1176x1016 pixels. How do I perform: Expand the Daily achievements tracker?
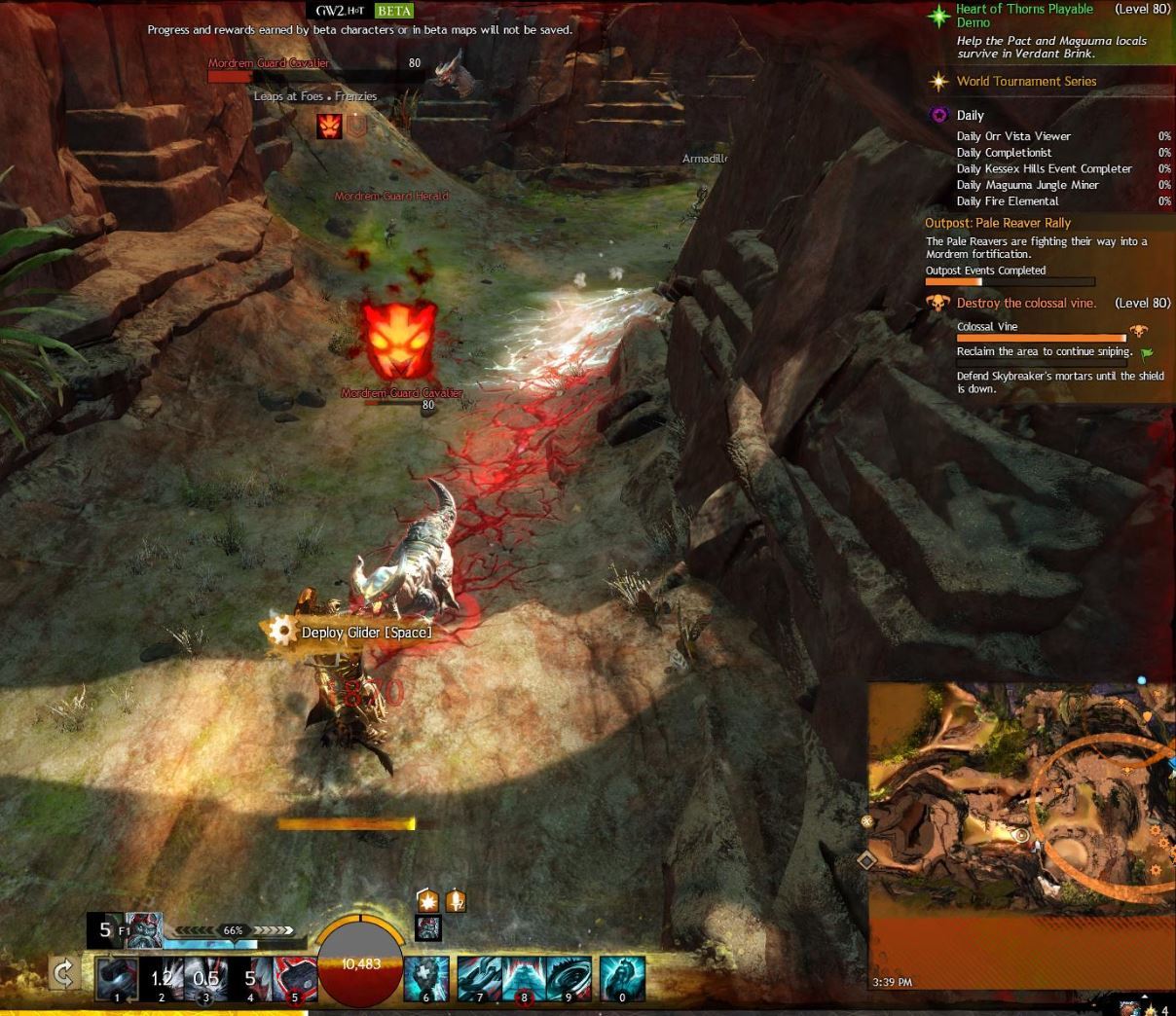pyautogui.click(x=970, y=115)
